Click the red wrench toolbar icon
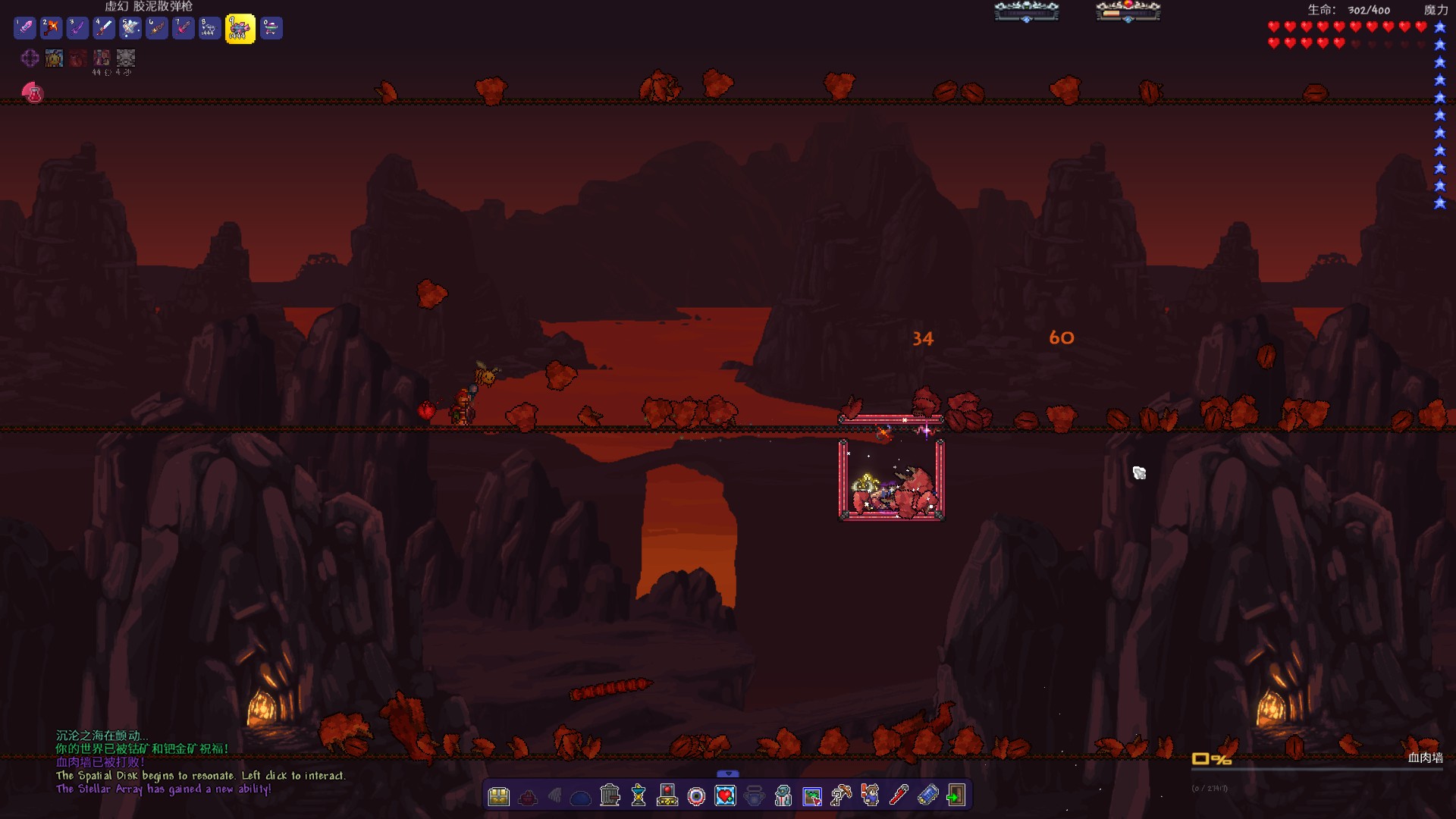Screen dimensions: 1456x819 [899, 795]
